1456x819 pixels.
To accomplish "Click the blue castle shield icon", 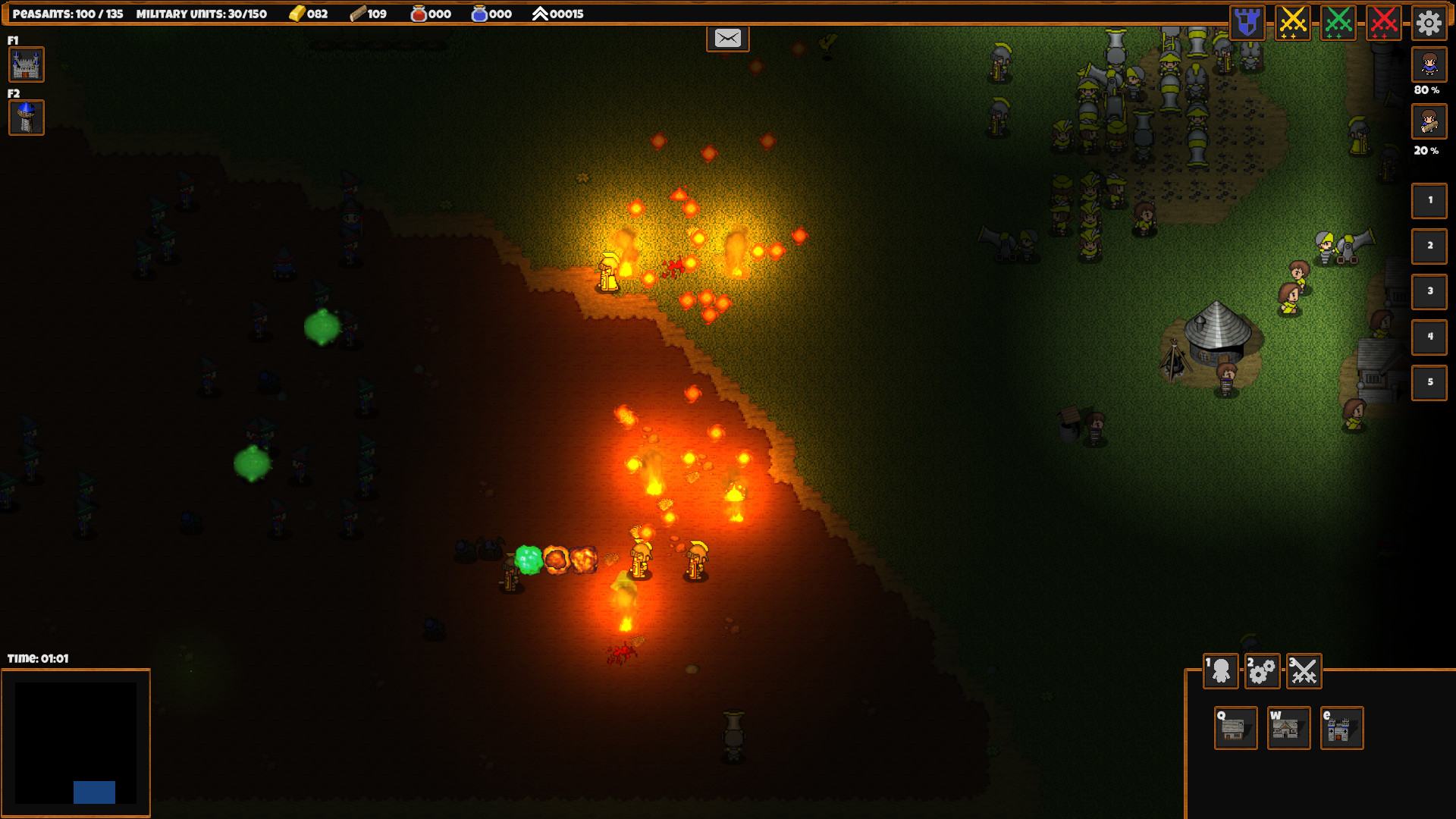I will tap(1247, 24).
